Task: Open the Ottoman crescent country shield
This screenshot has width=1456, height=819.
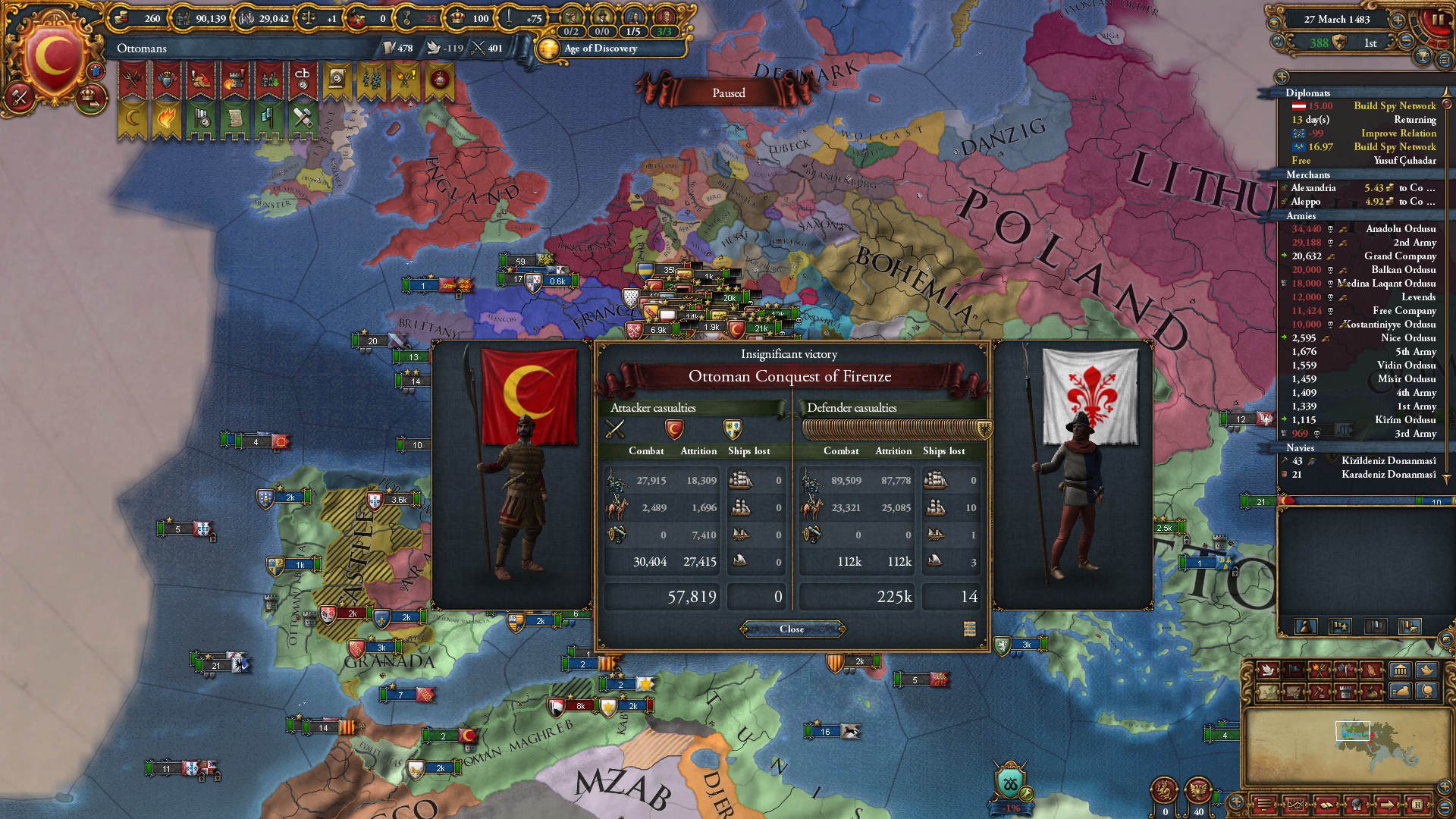Action: tap(53, 57)
